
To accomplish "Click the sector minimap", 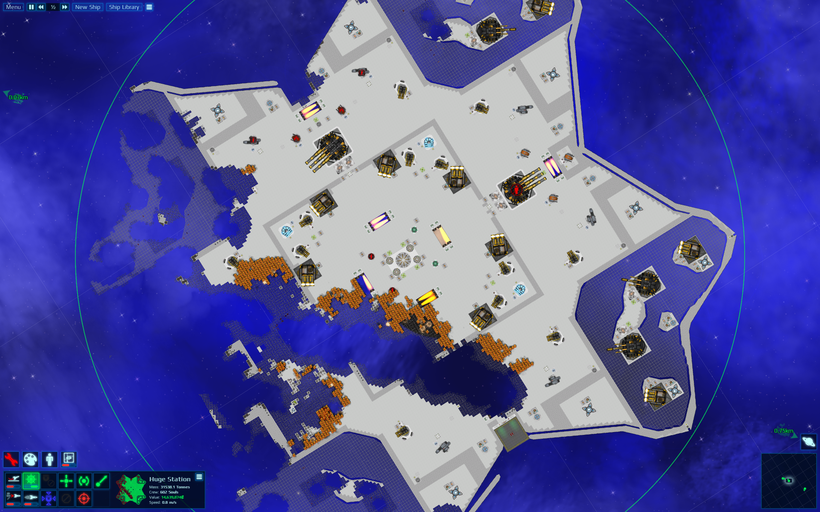I will pos(789,480).
